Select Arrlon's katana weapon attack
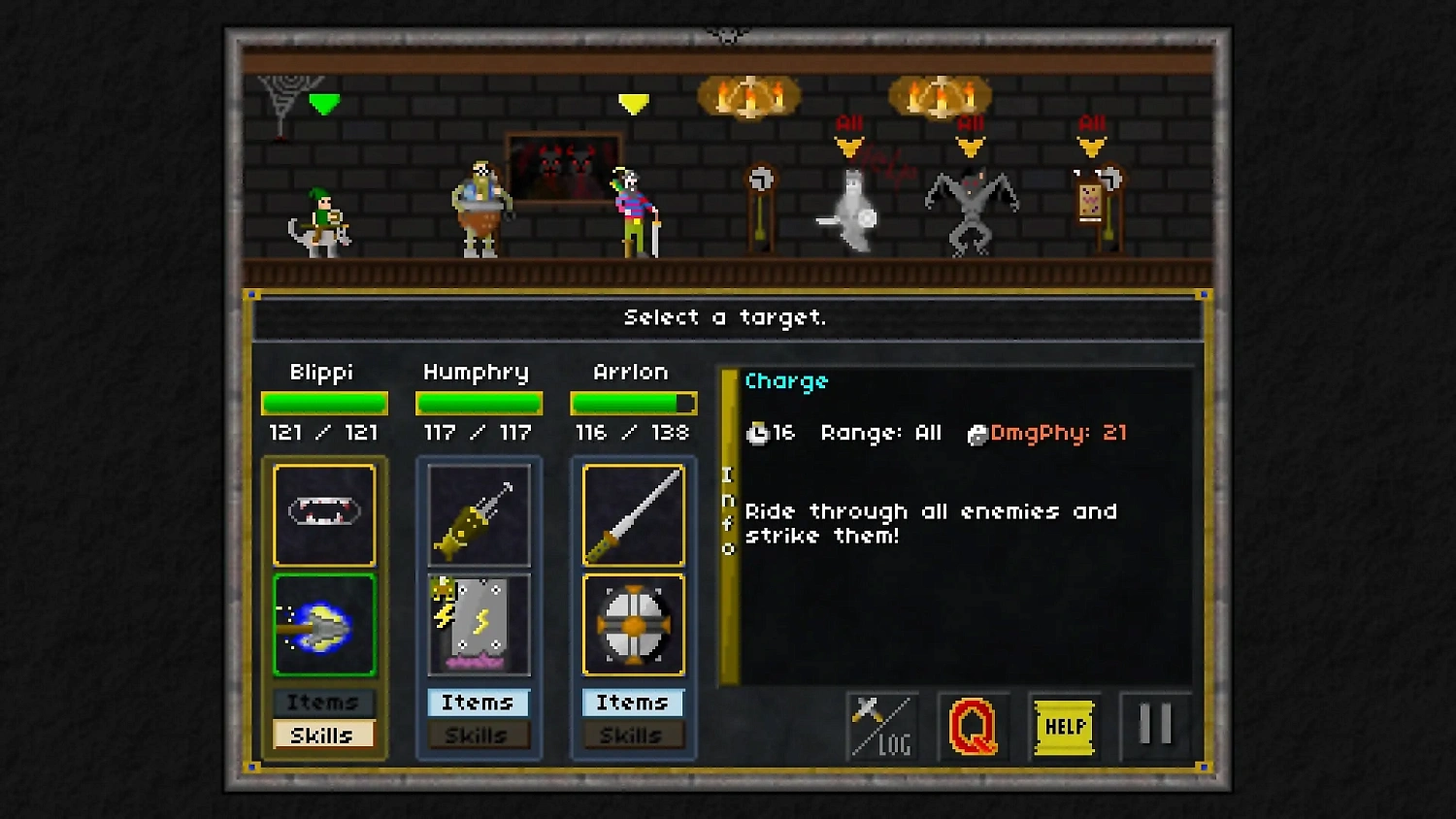The height and width of the screenshot is (819, 1456). 633,515
